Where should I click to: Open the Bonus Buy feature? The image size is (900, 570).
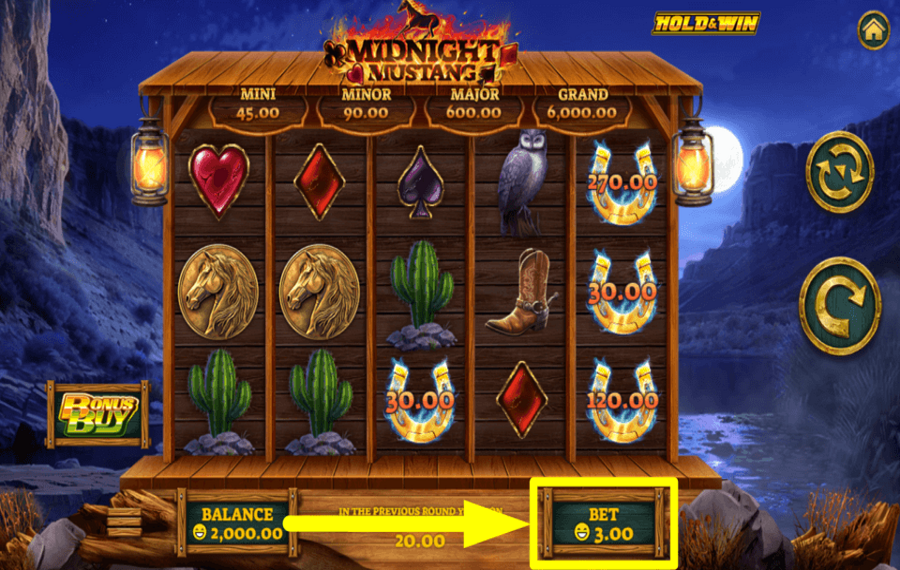(99, 413)
